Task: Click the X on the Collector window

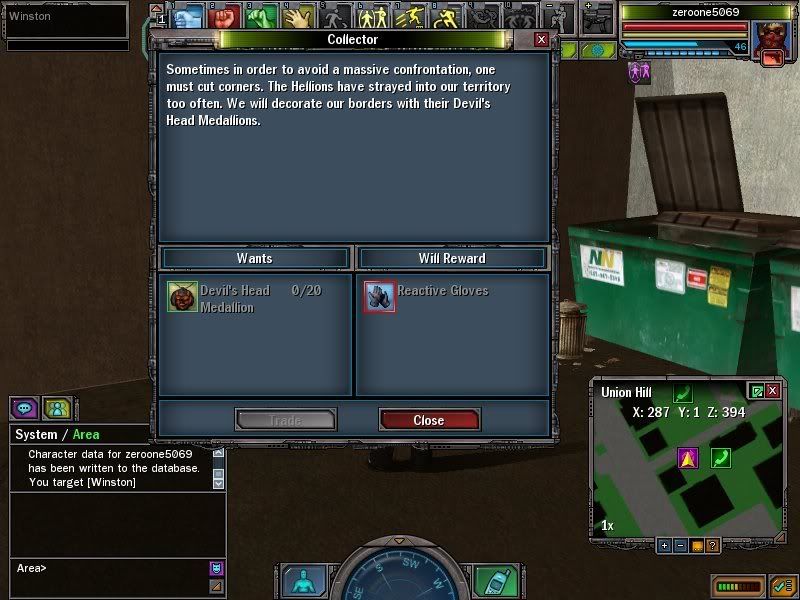Action: (x=541, y=39)
